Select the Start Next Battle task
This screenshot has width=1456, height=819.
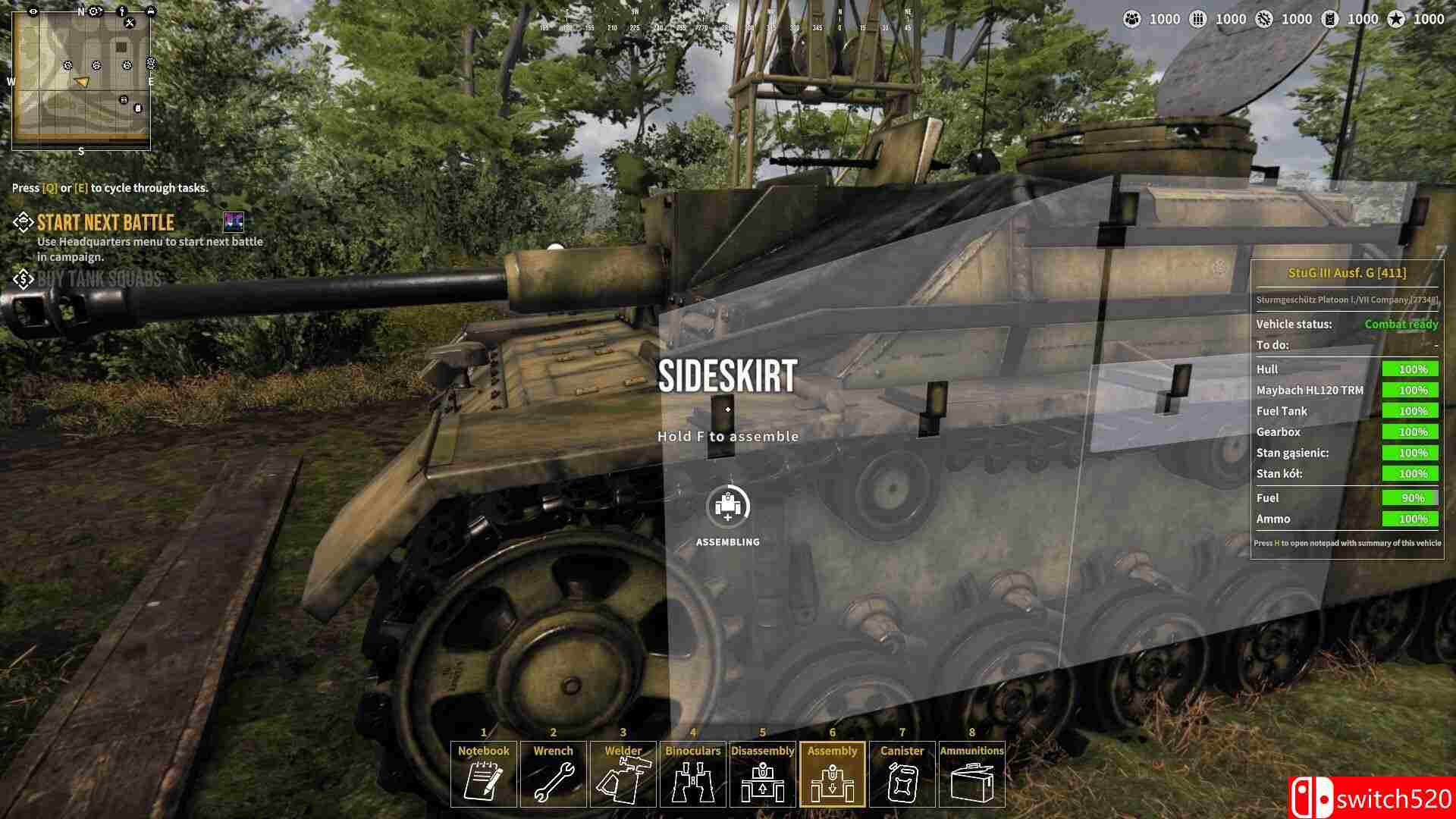click(x=105, y=223)
